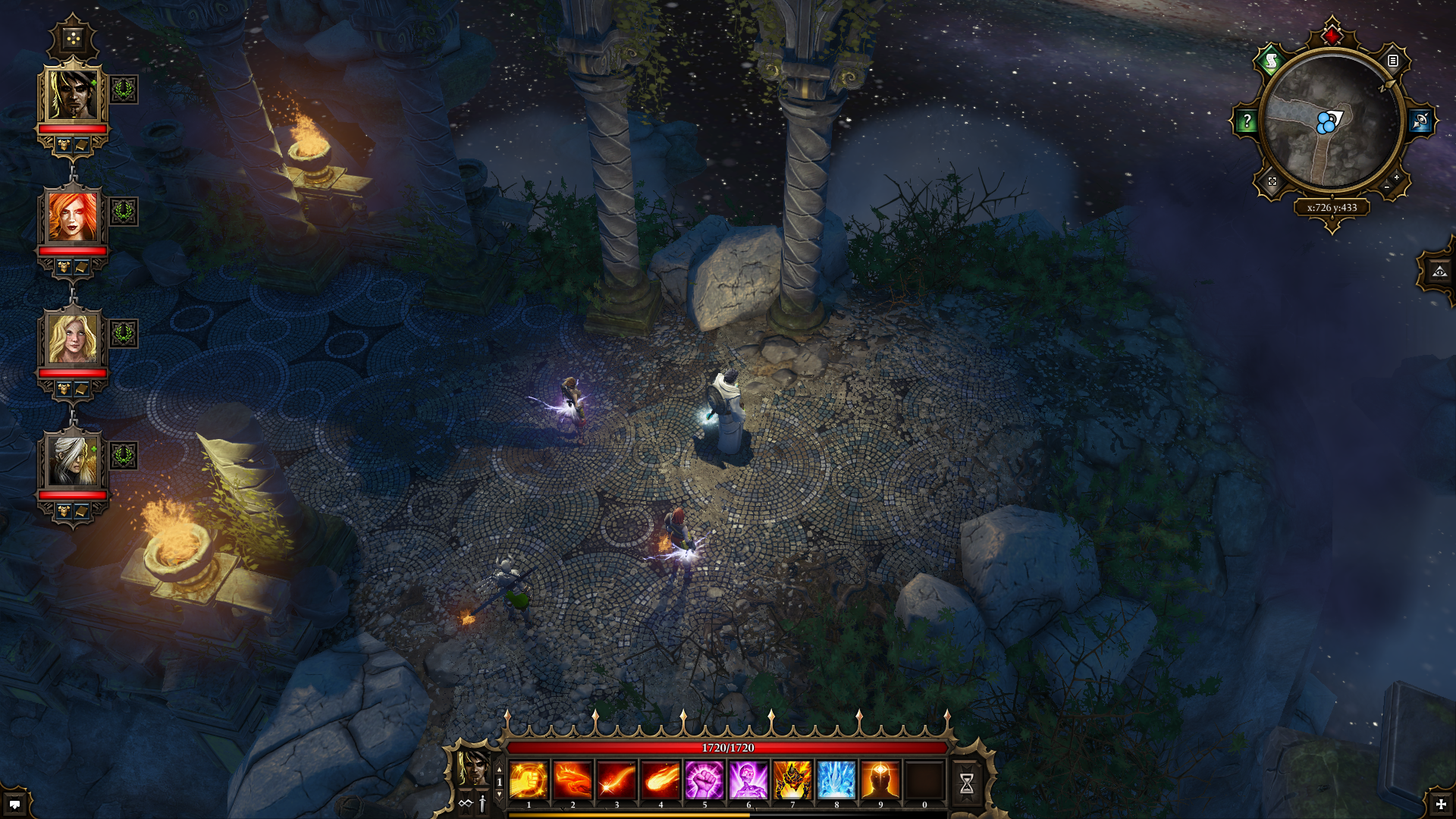Open the party formation button above the portraits
The image size is (1456, 819).
(x=73, y=38)
